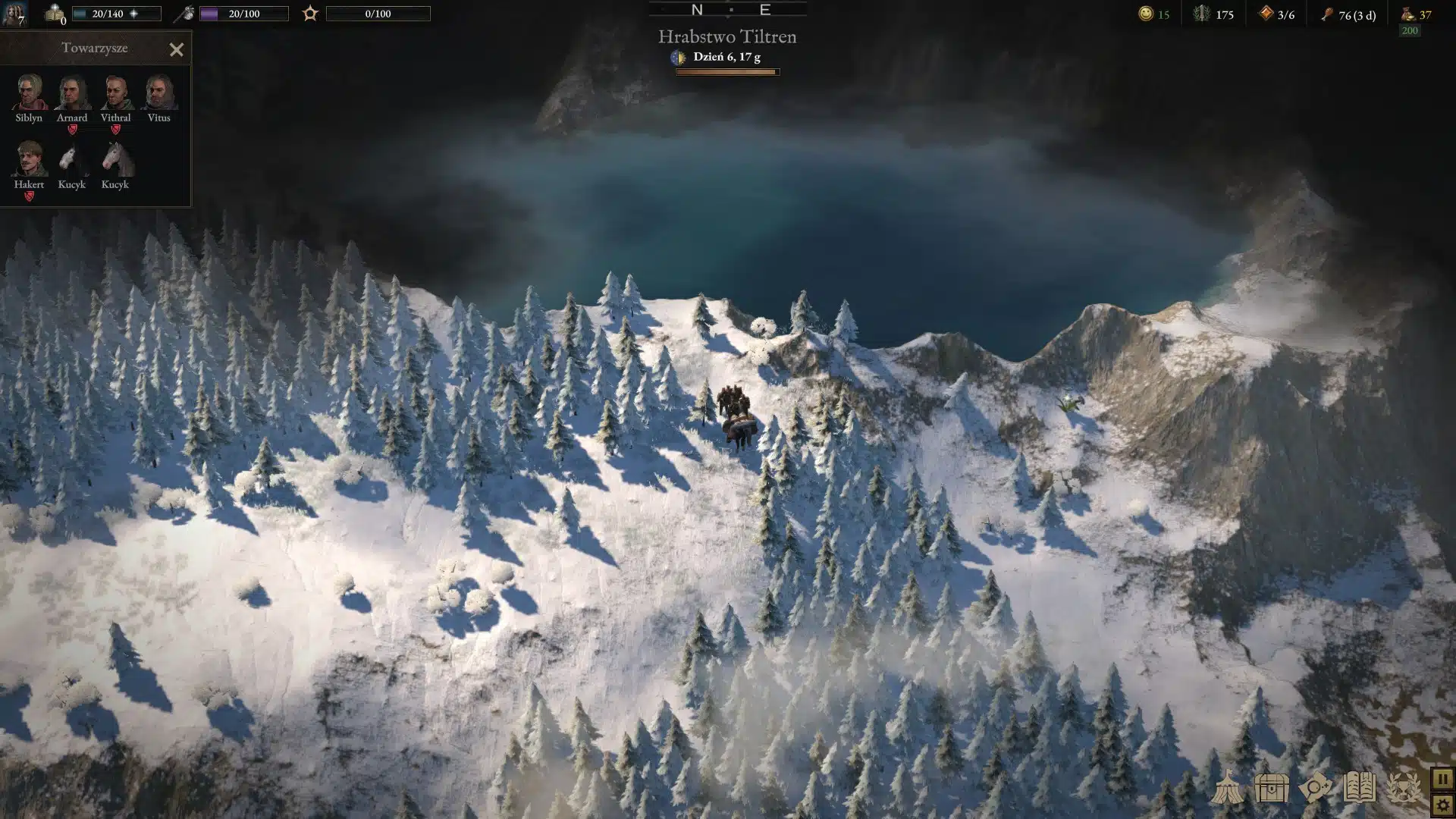Screen dimensions: 1456x819
Task: Show the world map
Action: click(x=1315, y=788)
